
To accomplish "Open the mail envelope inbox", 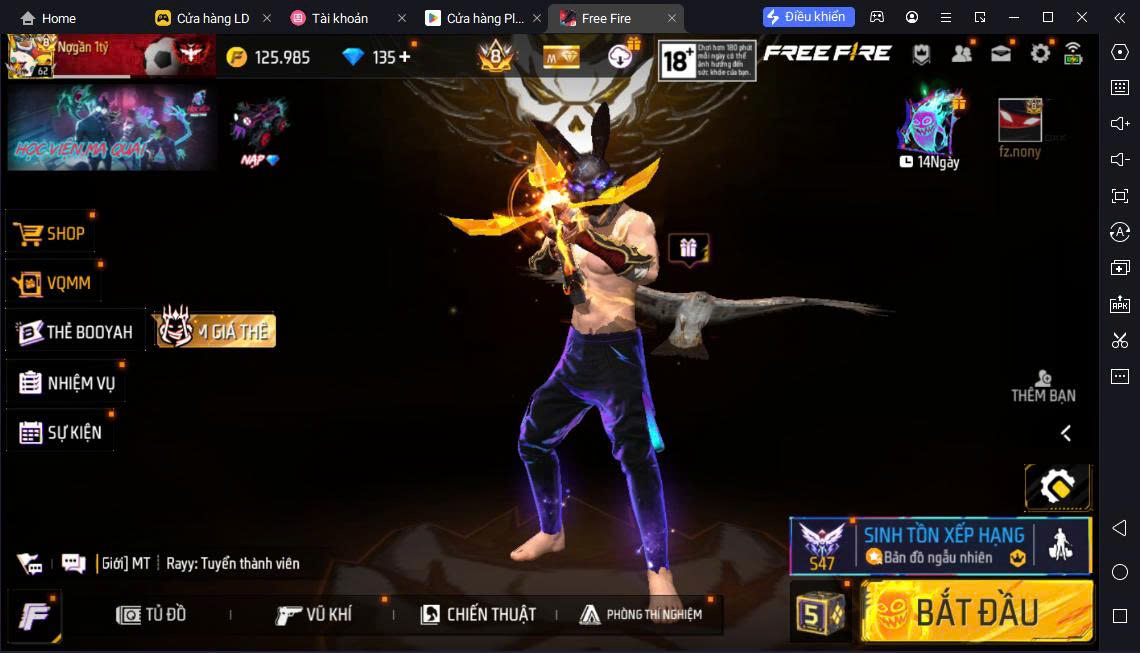I will point(1000,54).
